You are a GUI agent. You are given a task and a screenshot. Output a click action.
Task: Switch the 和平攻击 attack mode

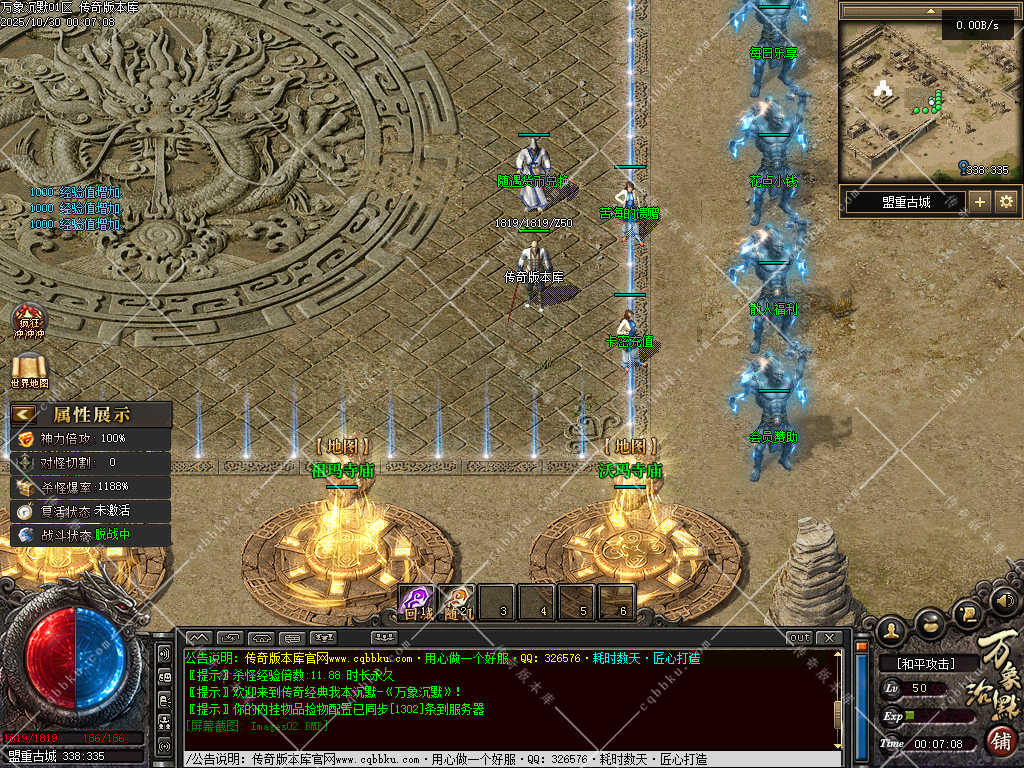coord(924,664)
